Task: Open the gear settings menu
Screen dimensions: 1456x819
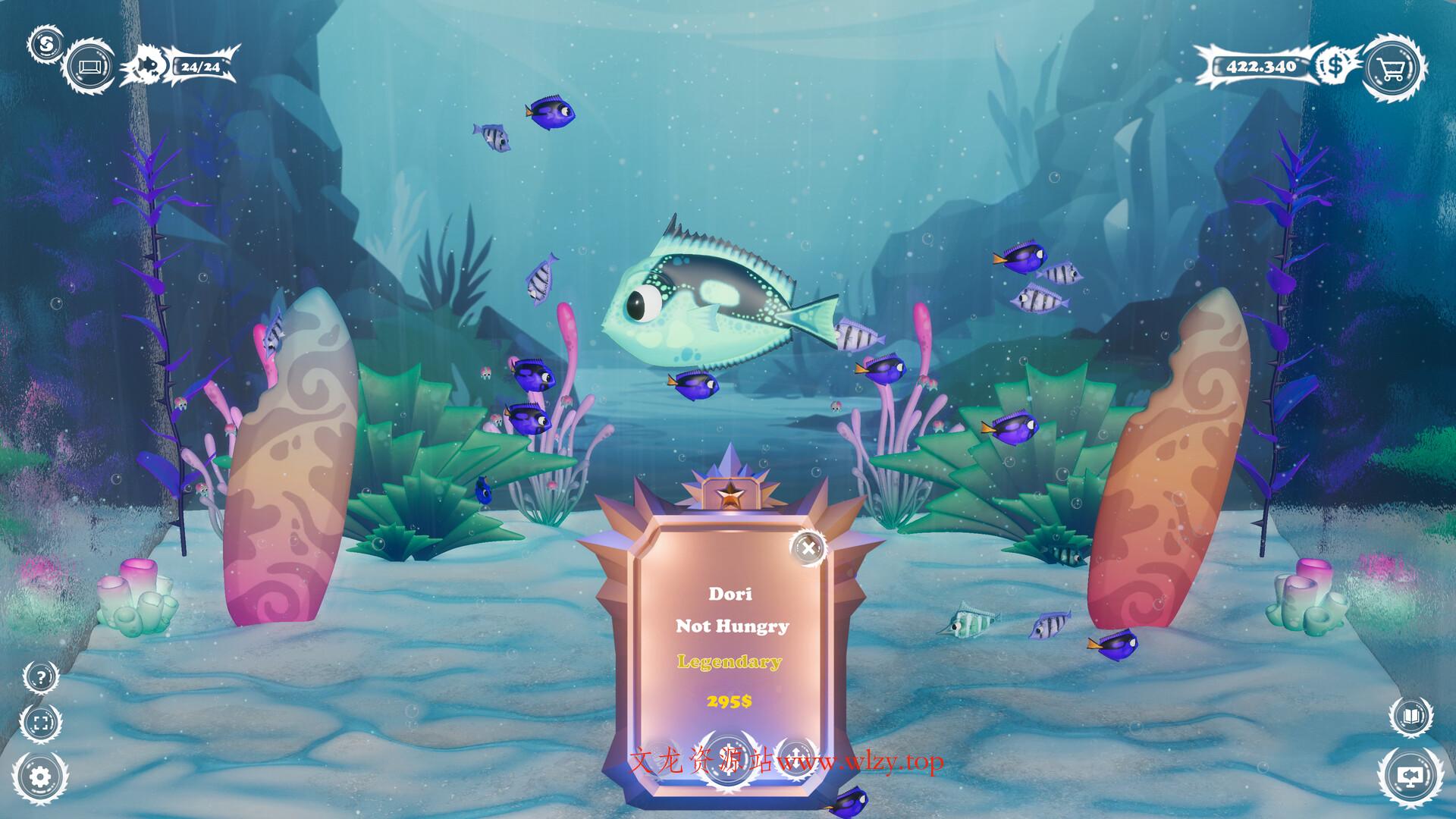Action: click(x=40, y=775)
